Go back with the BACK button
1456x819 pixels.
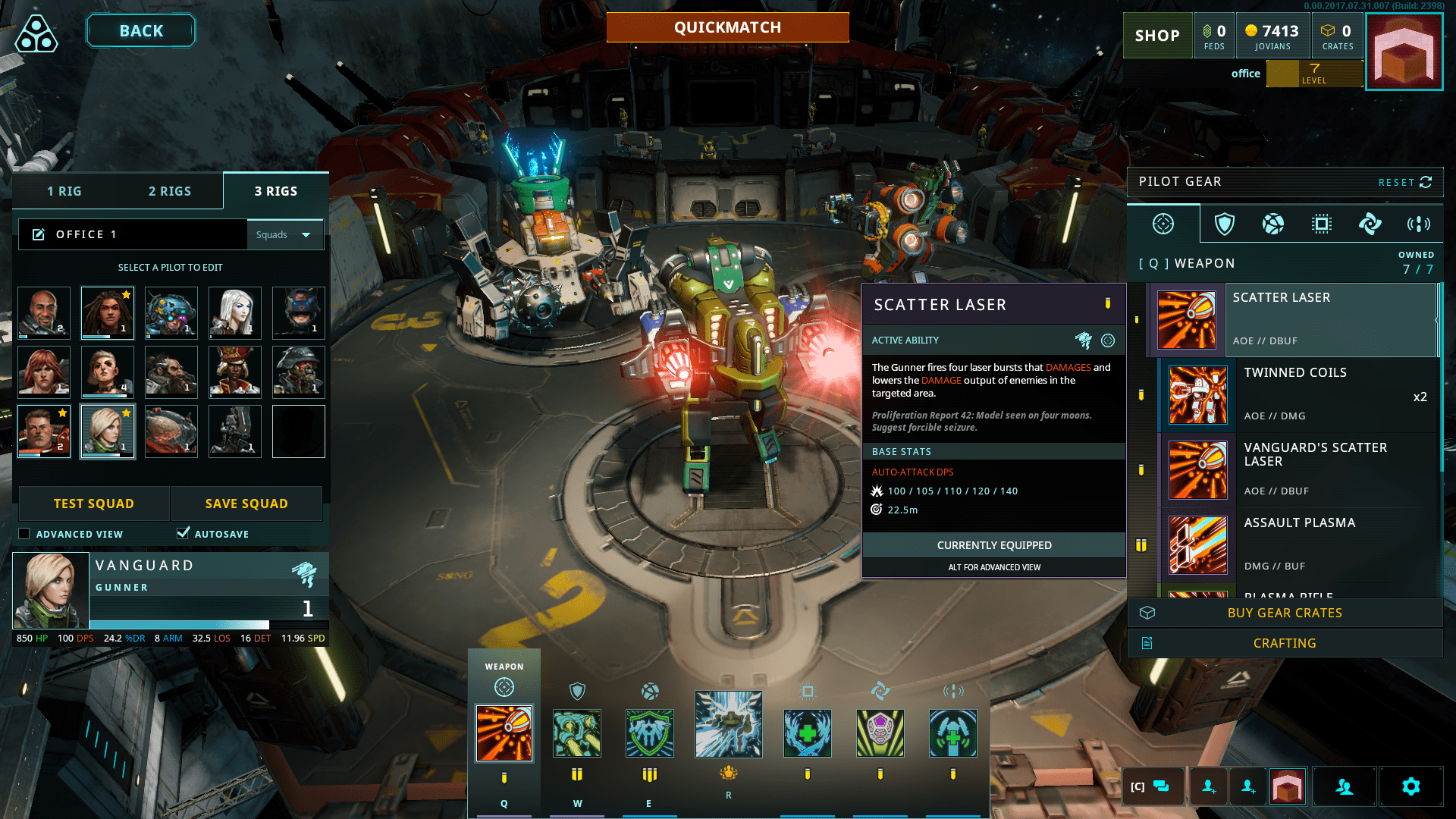tap(141, 31)
